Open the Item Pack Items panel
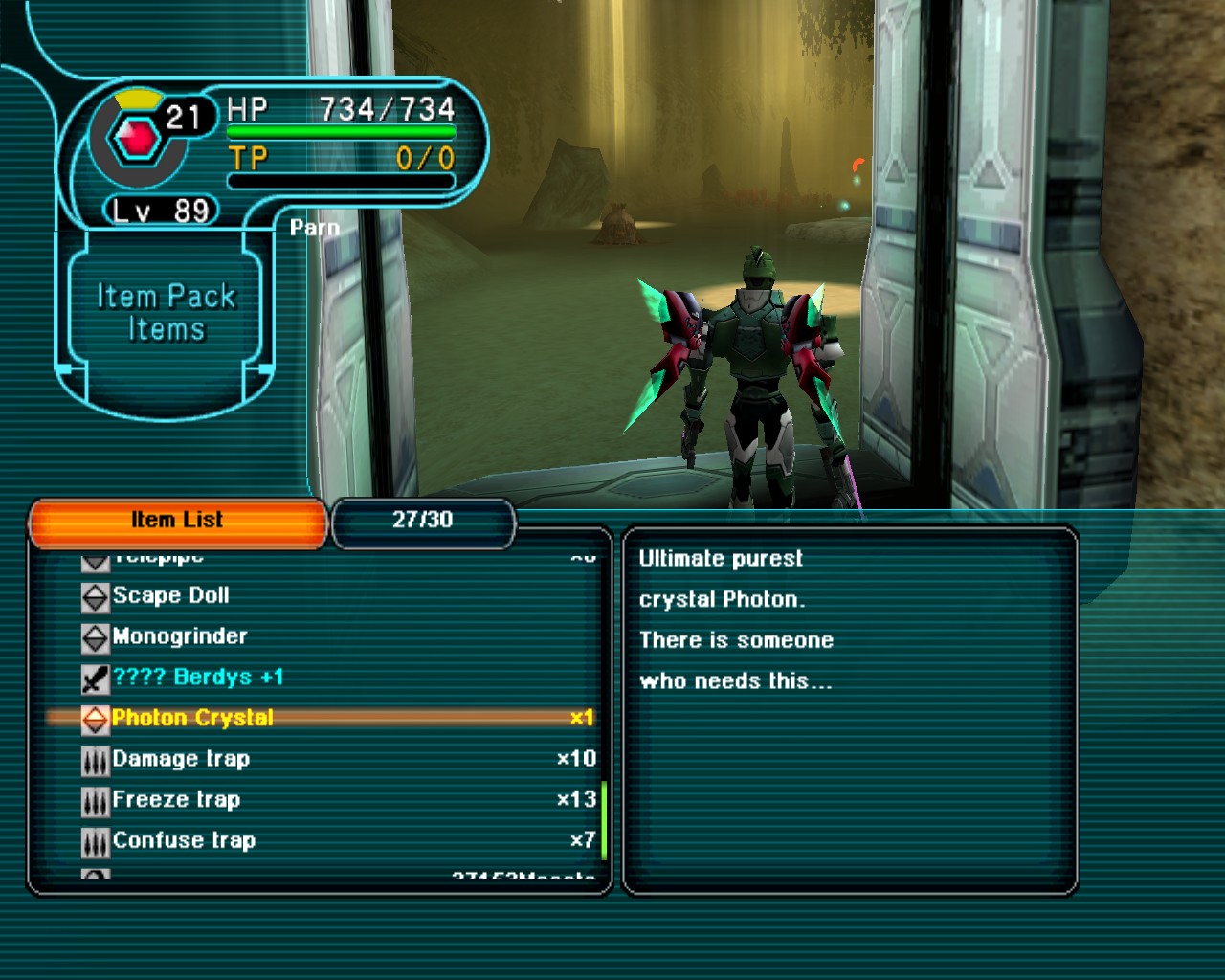Screen dimensions: 1225x980 pyautogui.click(x=165, y=311)
